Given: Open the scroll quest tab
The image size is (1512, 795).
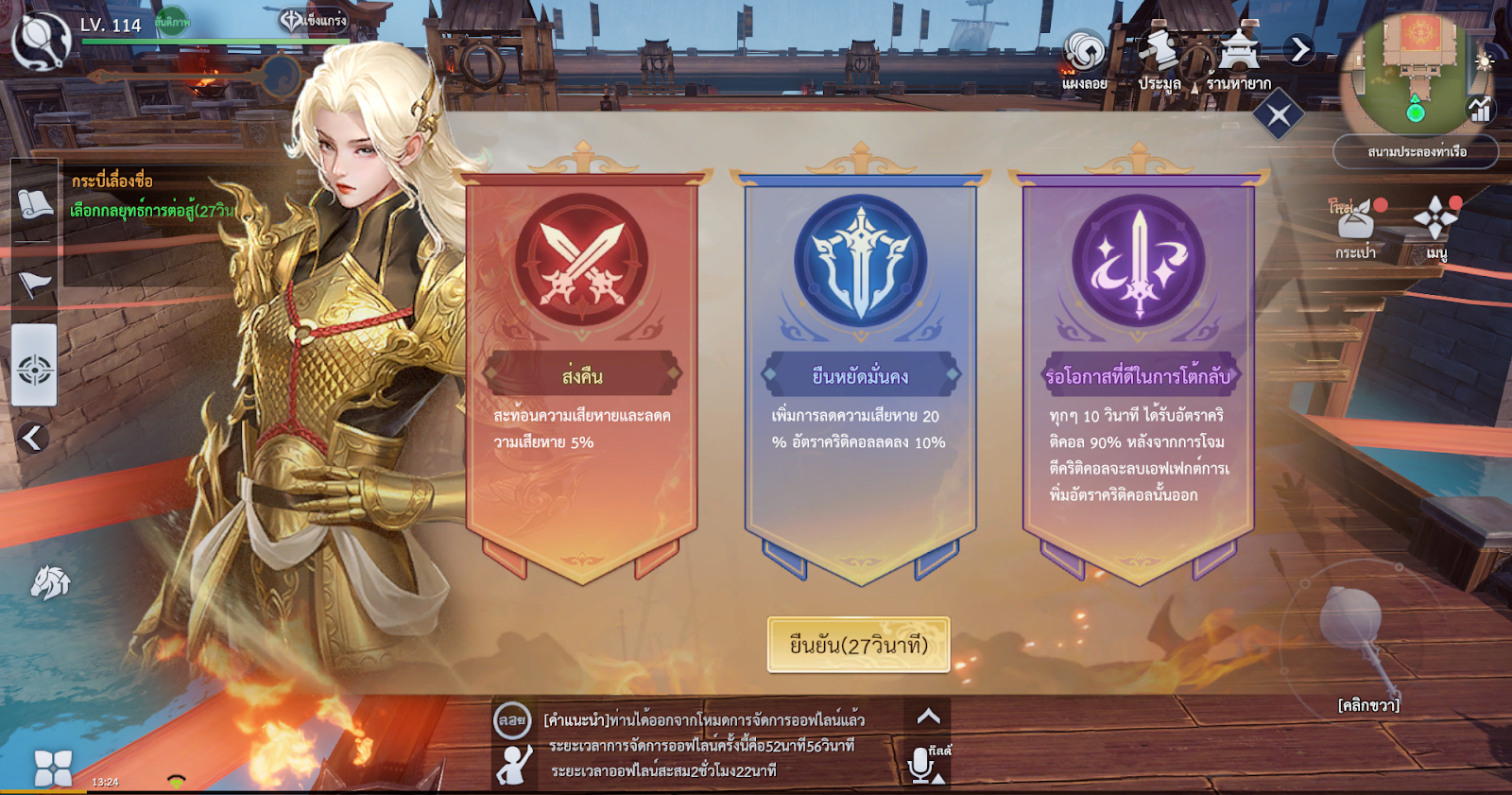Looking at the screenshot, I should [35, 203].
